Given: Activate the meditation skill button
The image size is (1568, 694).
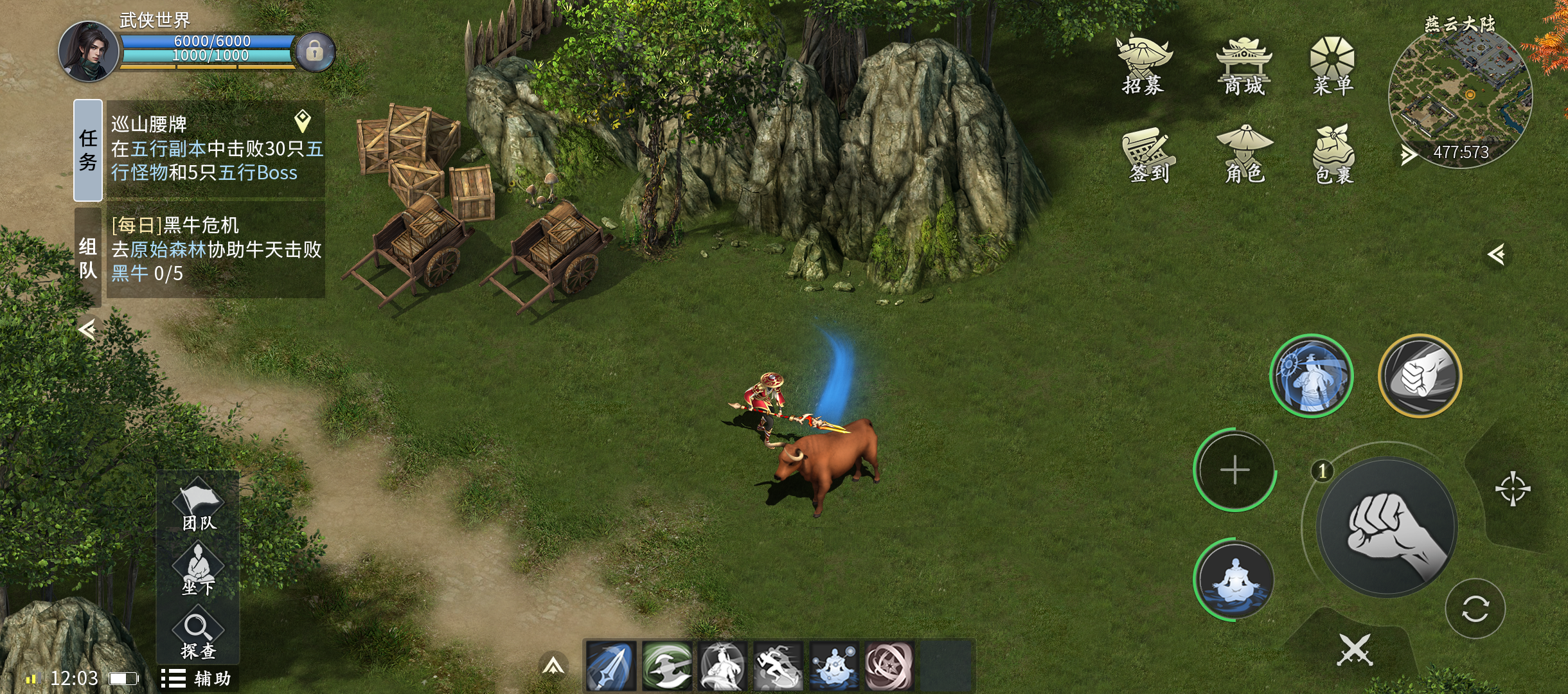Looking at the screenshot, I should click(1234, 580).
